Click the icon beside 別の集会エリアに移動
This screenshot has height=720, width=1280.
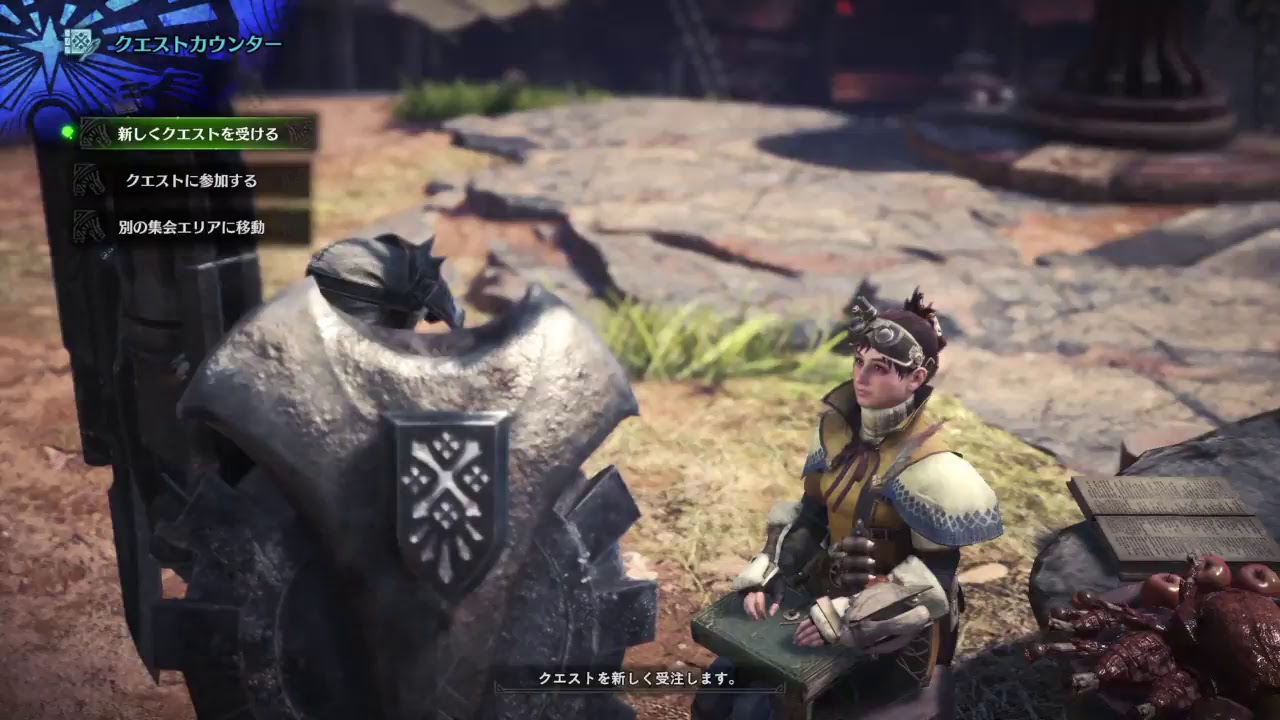click(88, 225)
